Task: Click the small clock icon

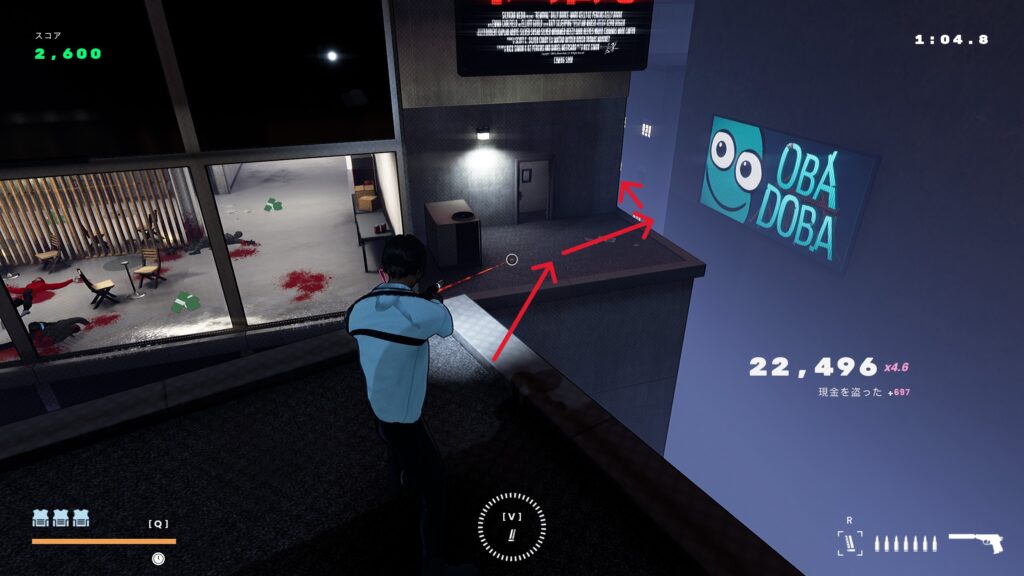Action: 158,558
